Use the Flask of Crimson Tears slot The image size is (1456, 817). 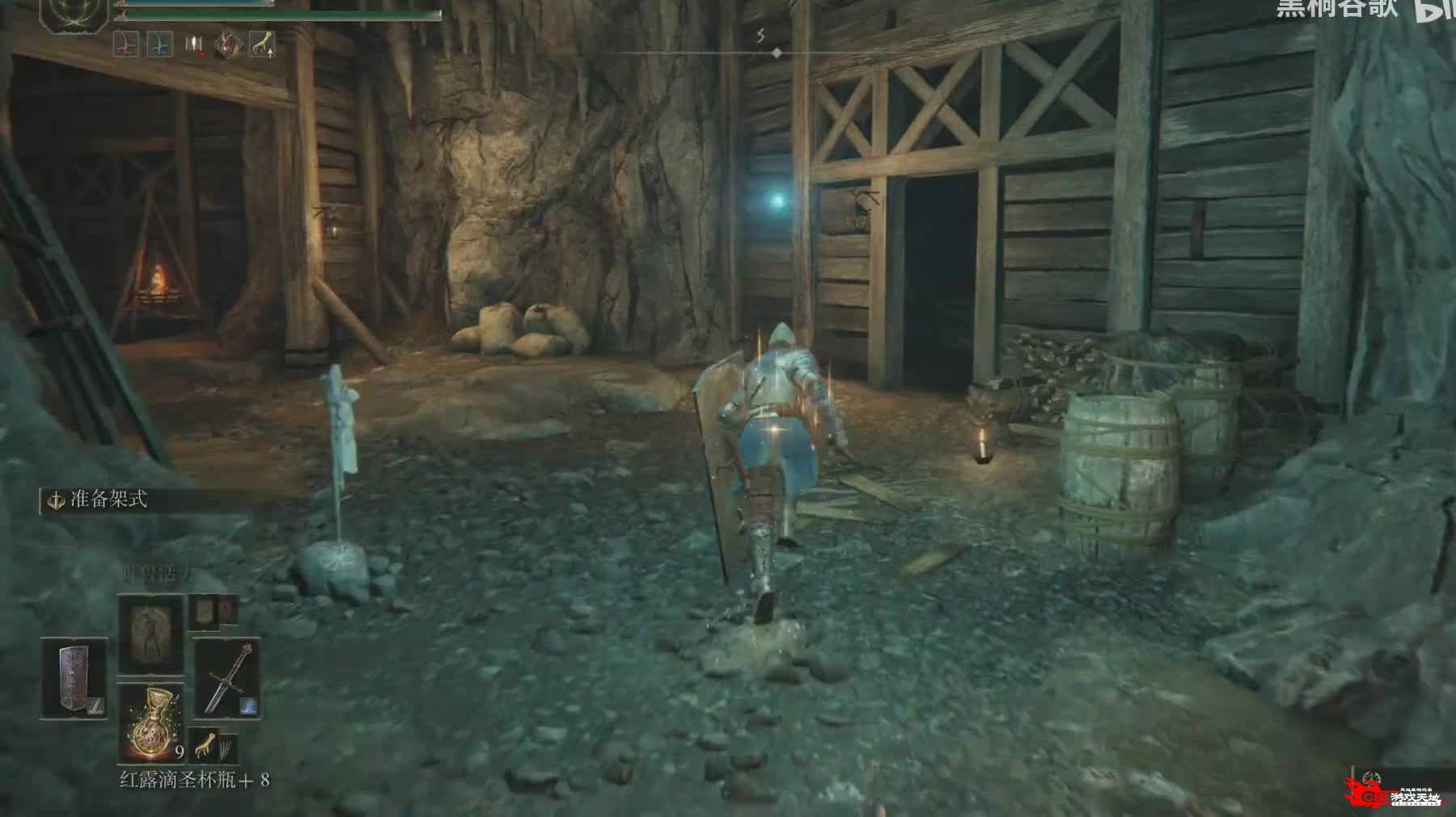[x=150, y=722]
